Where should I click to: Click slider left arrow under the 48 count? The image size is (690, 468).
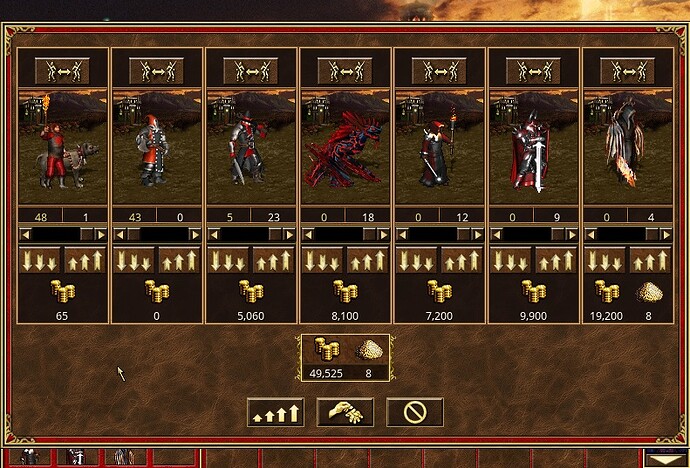25,234
